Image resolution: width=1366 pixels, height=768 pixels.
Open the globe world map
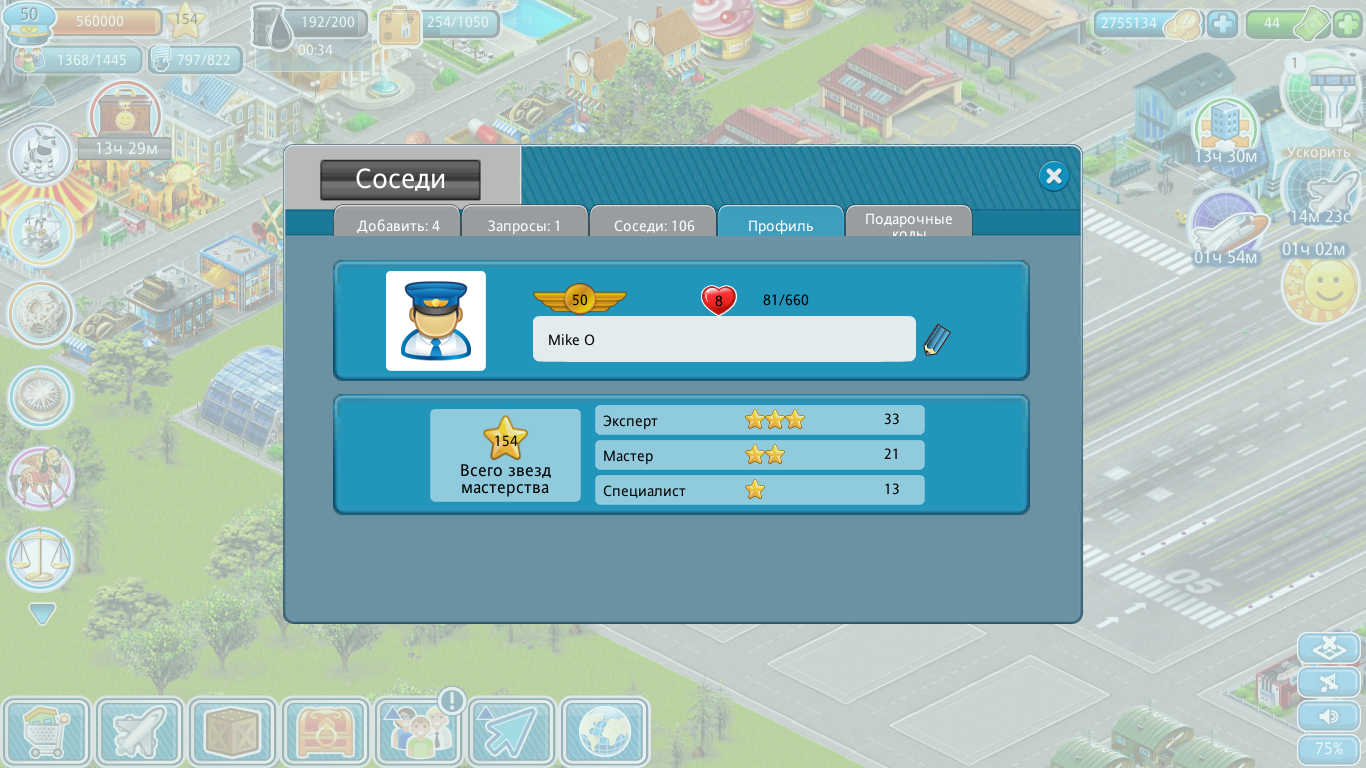[605, 733]
